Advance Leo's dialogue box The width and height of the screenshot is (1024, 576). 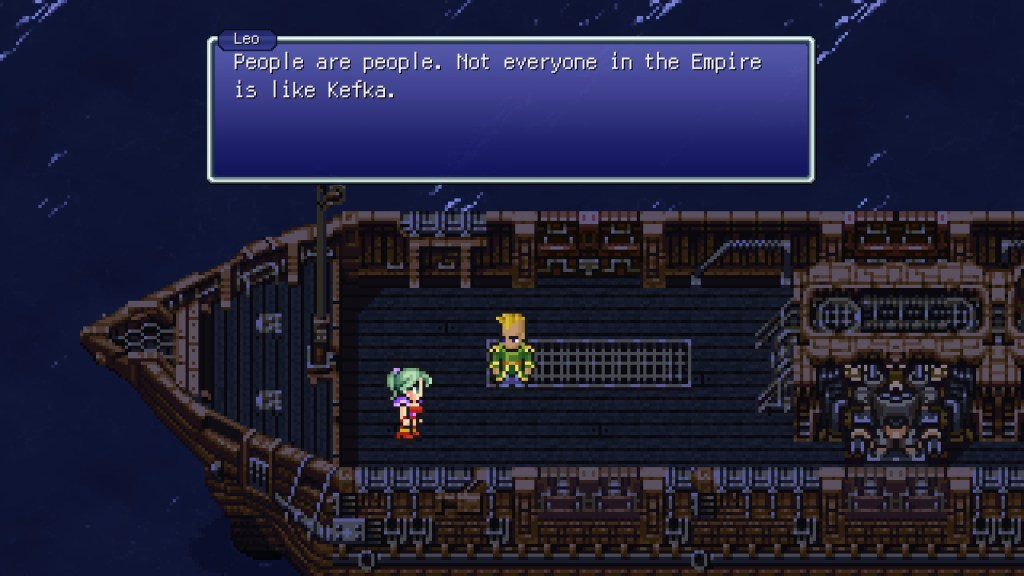pos(510,110)
